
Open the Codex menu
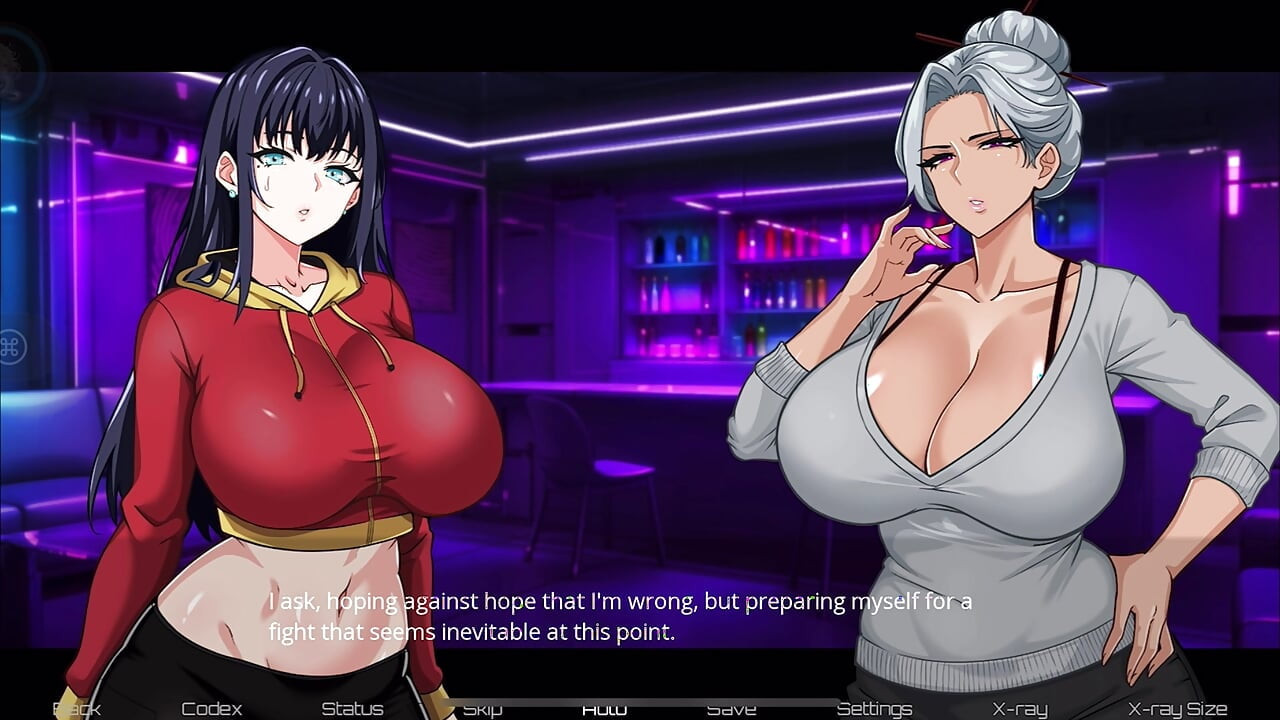[212, 709]
